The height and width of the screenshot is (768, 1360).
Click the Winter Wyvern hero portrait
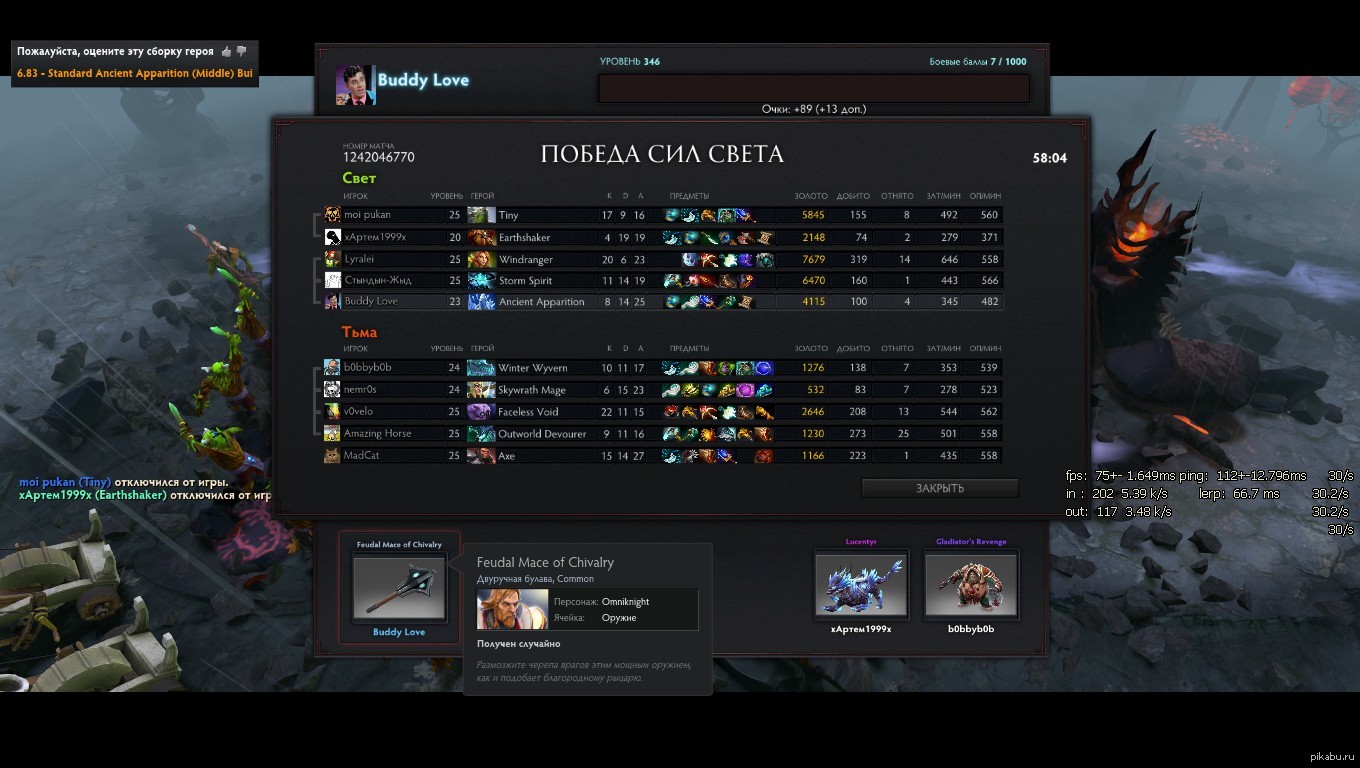(482, 367)
